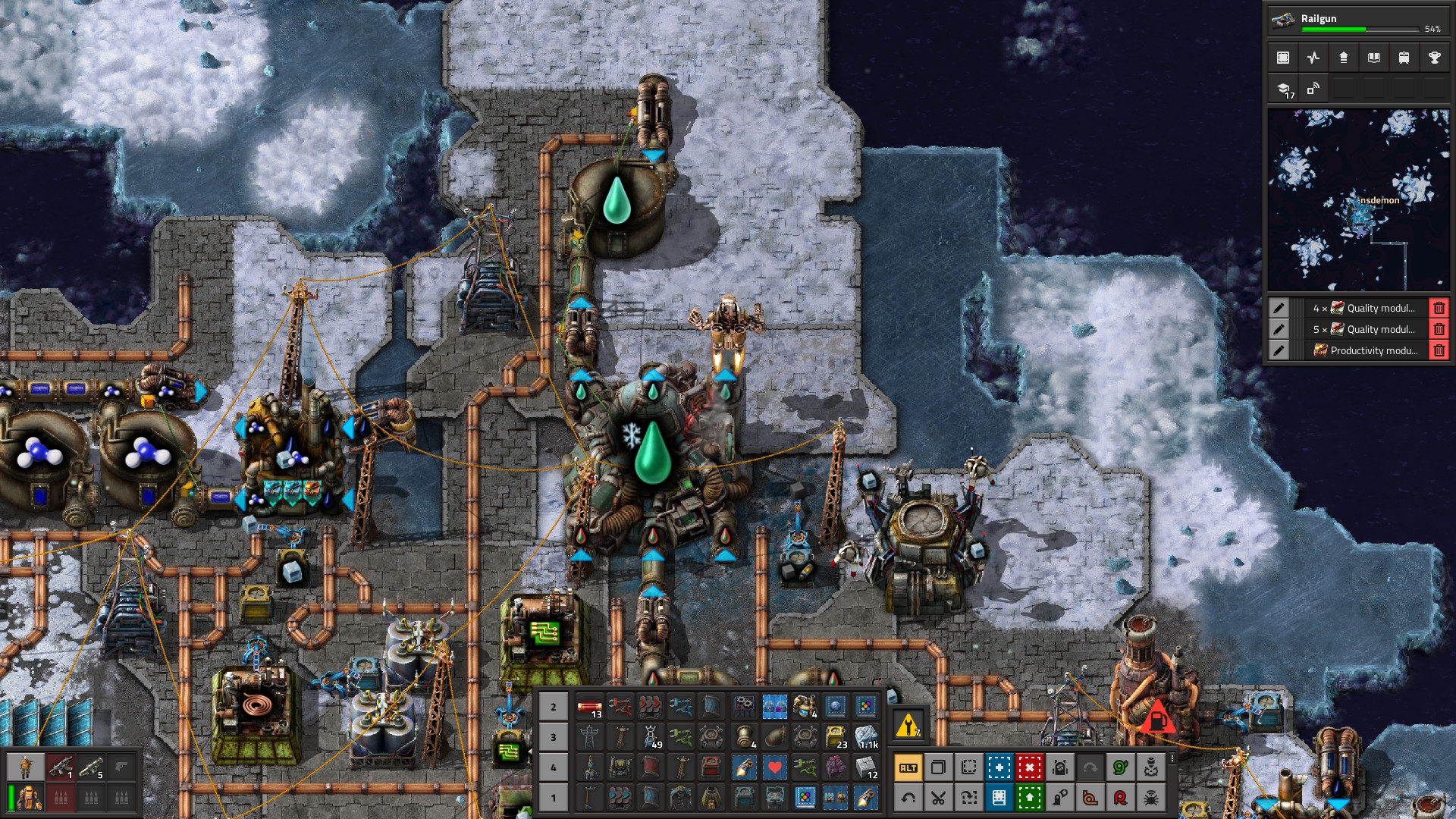Click the minimap

tap(1358, 199)
